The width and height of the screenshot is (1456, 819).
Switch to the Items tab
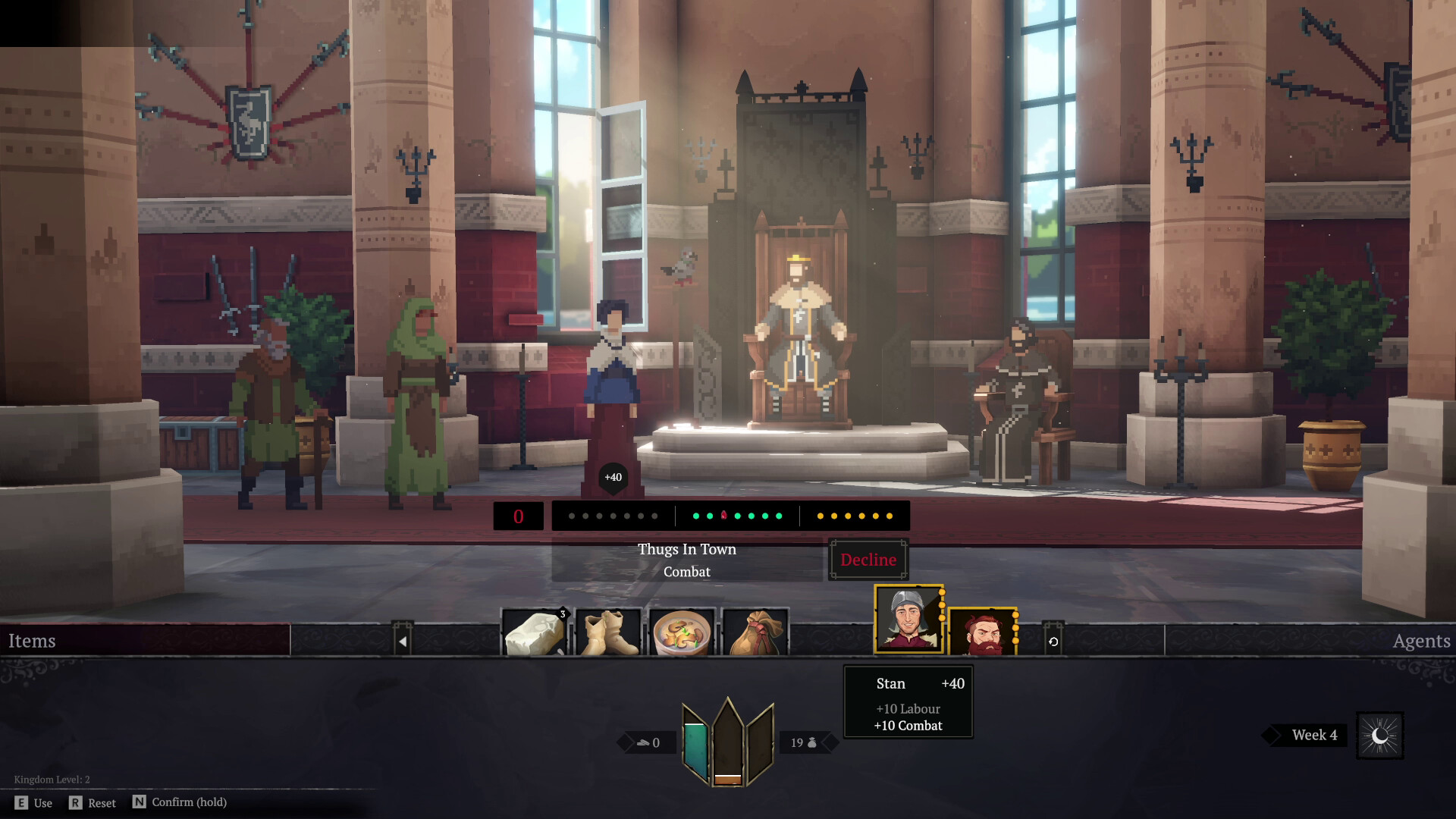30,642
